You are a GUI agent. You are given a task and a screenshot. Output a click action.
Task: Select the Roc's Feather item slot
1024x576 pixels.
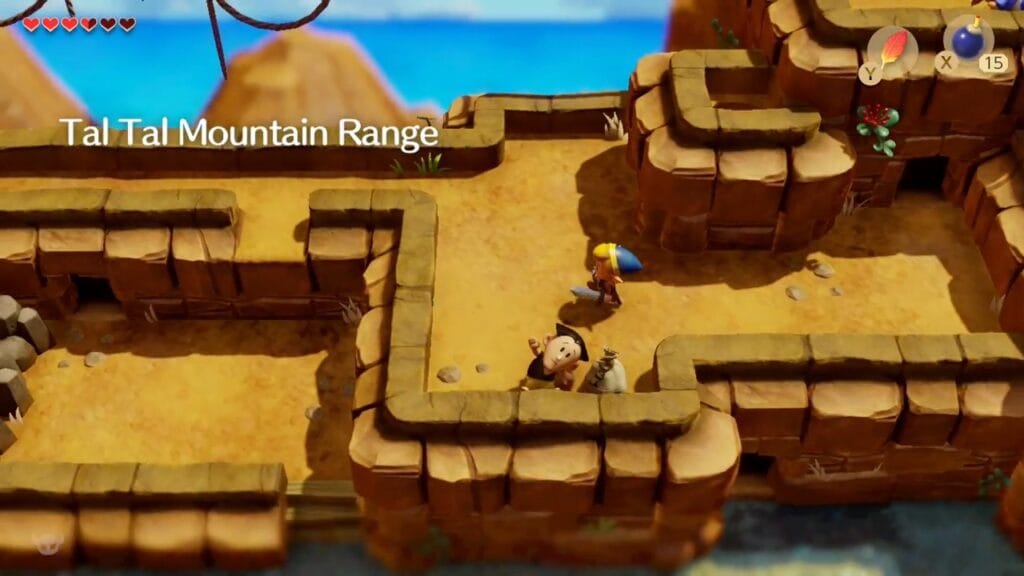[x=891, y=48]
